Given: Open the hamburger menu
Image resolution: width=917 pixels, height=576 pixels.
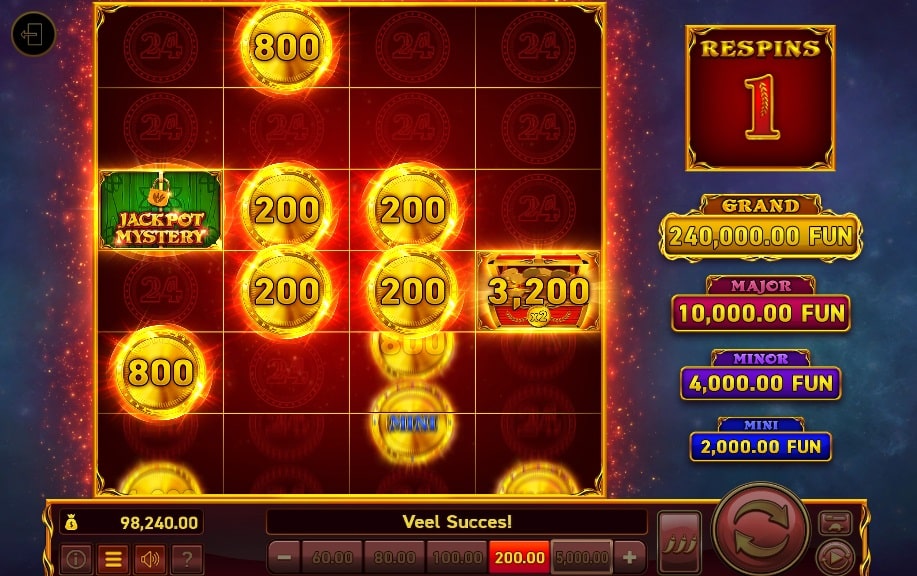Looking at the screenshot, I should click(113, 558).
